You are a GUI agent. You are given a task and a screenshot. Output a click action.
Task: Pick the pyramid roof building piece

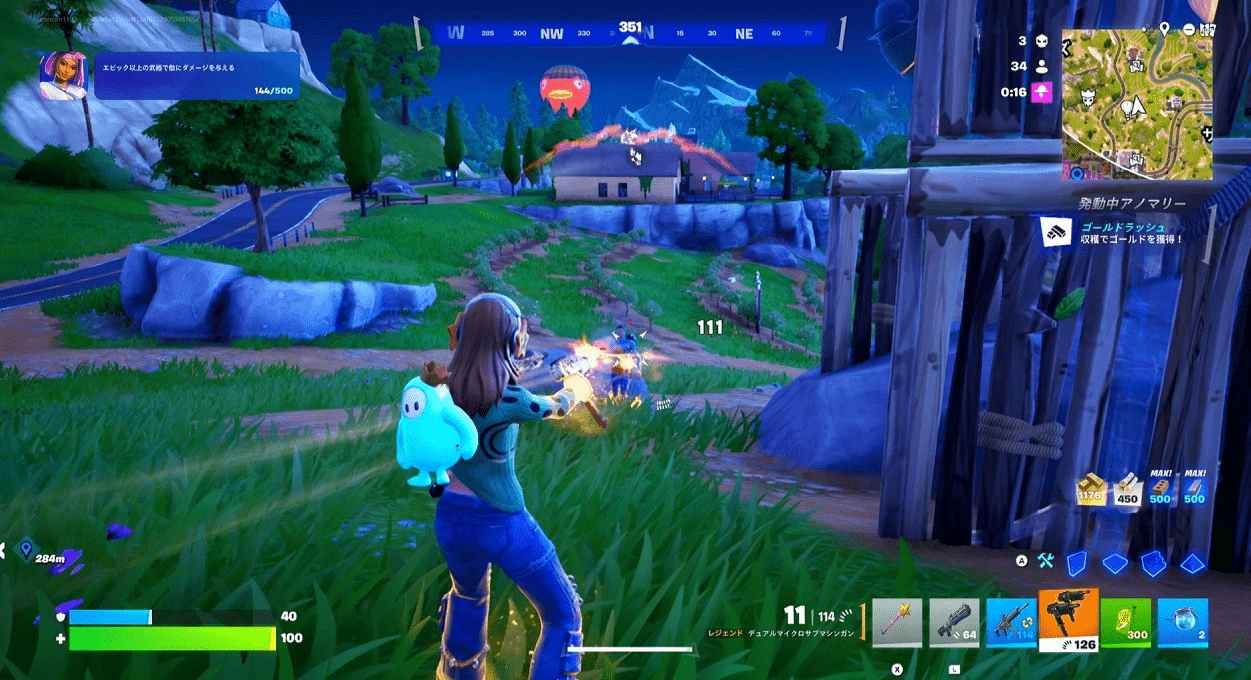(x=1191, y=563)
